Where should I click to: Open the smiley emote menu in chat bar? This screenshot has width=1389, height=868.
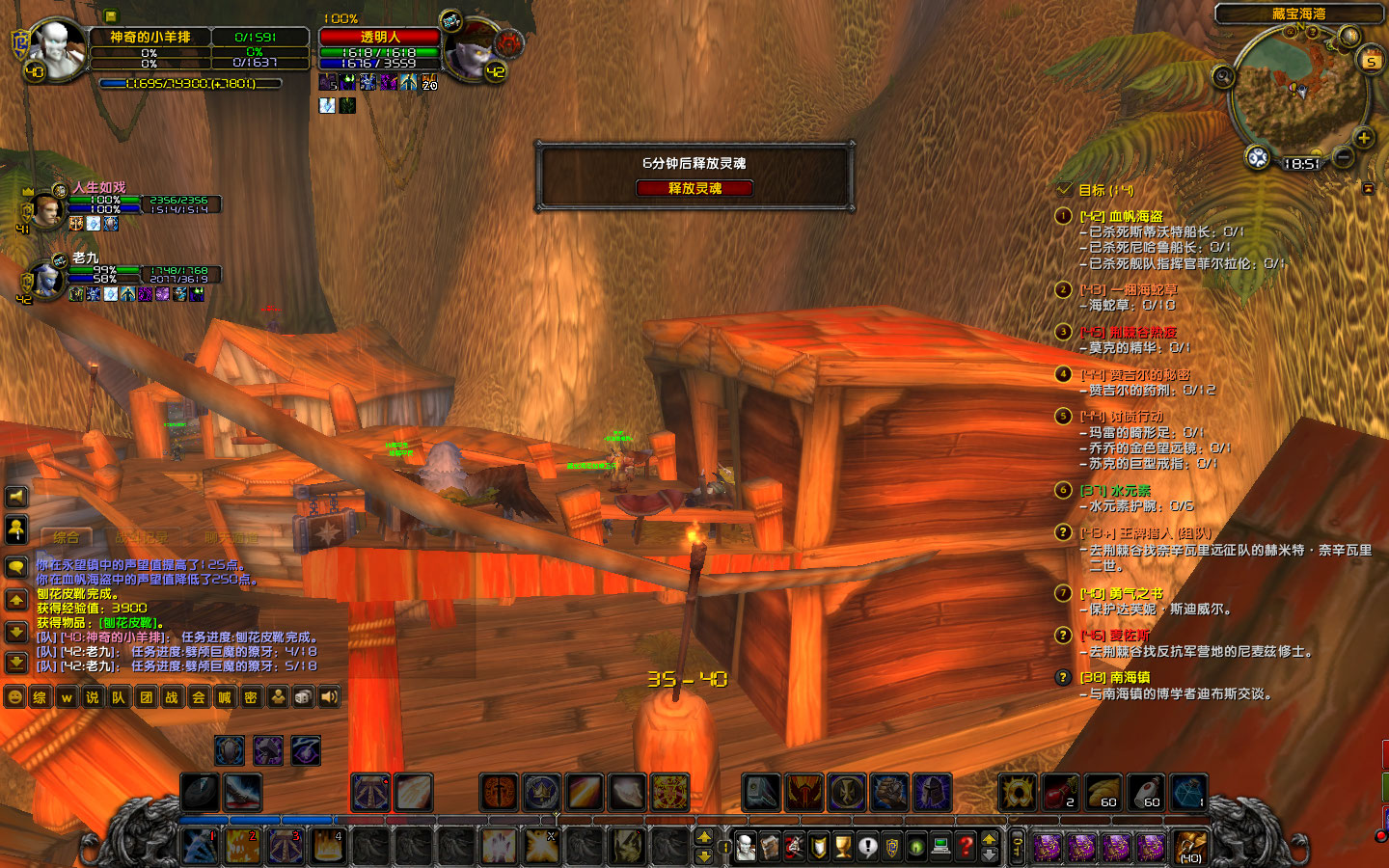[x=14, y=696]
